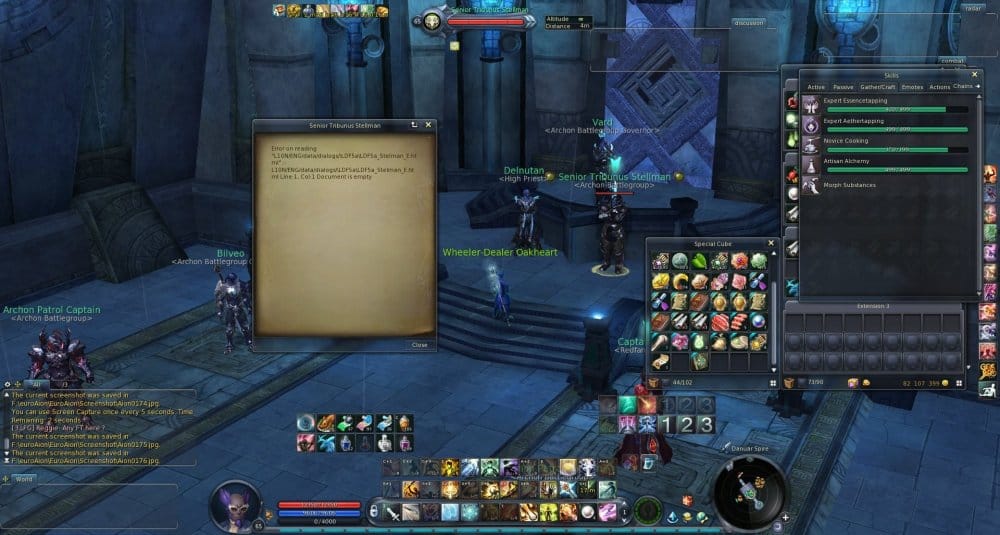Open the World chat tab
Screen dimensions: 1000x535
tap(25, 479)
